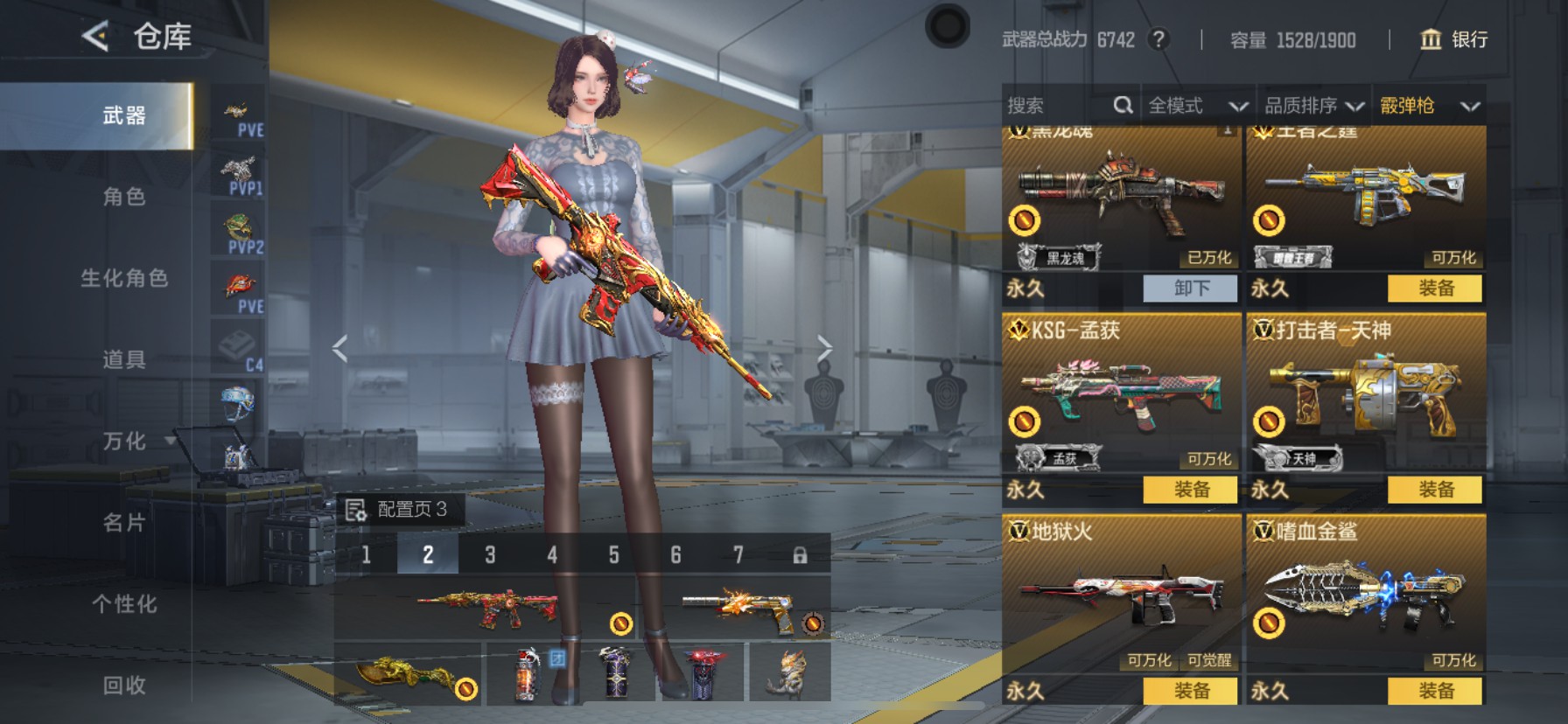Open the 生化角色 tab
This screenshot has height=724, width=1568.
124,278
